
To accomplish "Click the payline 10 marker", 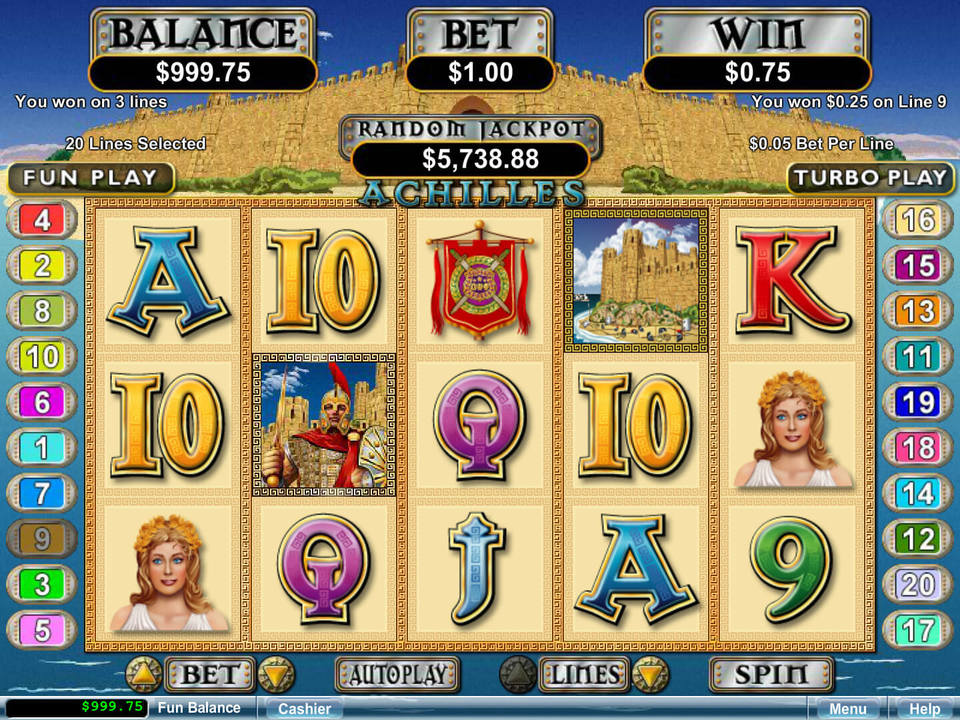I will point(42,356).
